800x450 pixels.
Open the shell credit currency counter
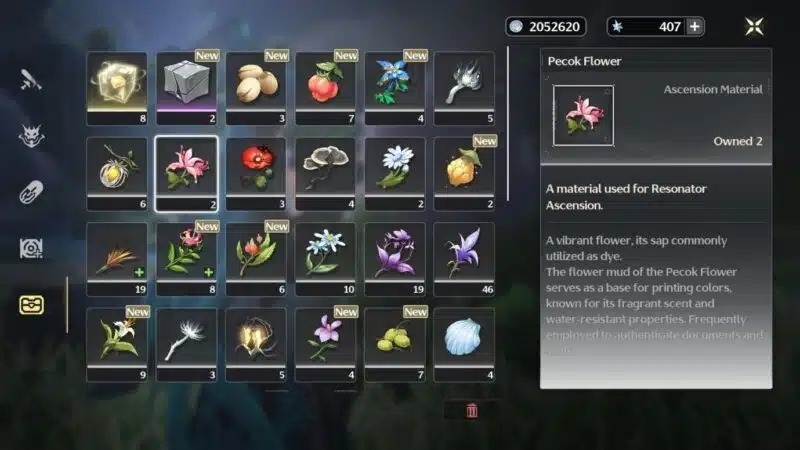point(545,27)
